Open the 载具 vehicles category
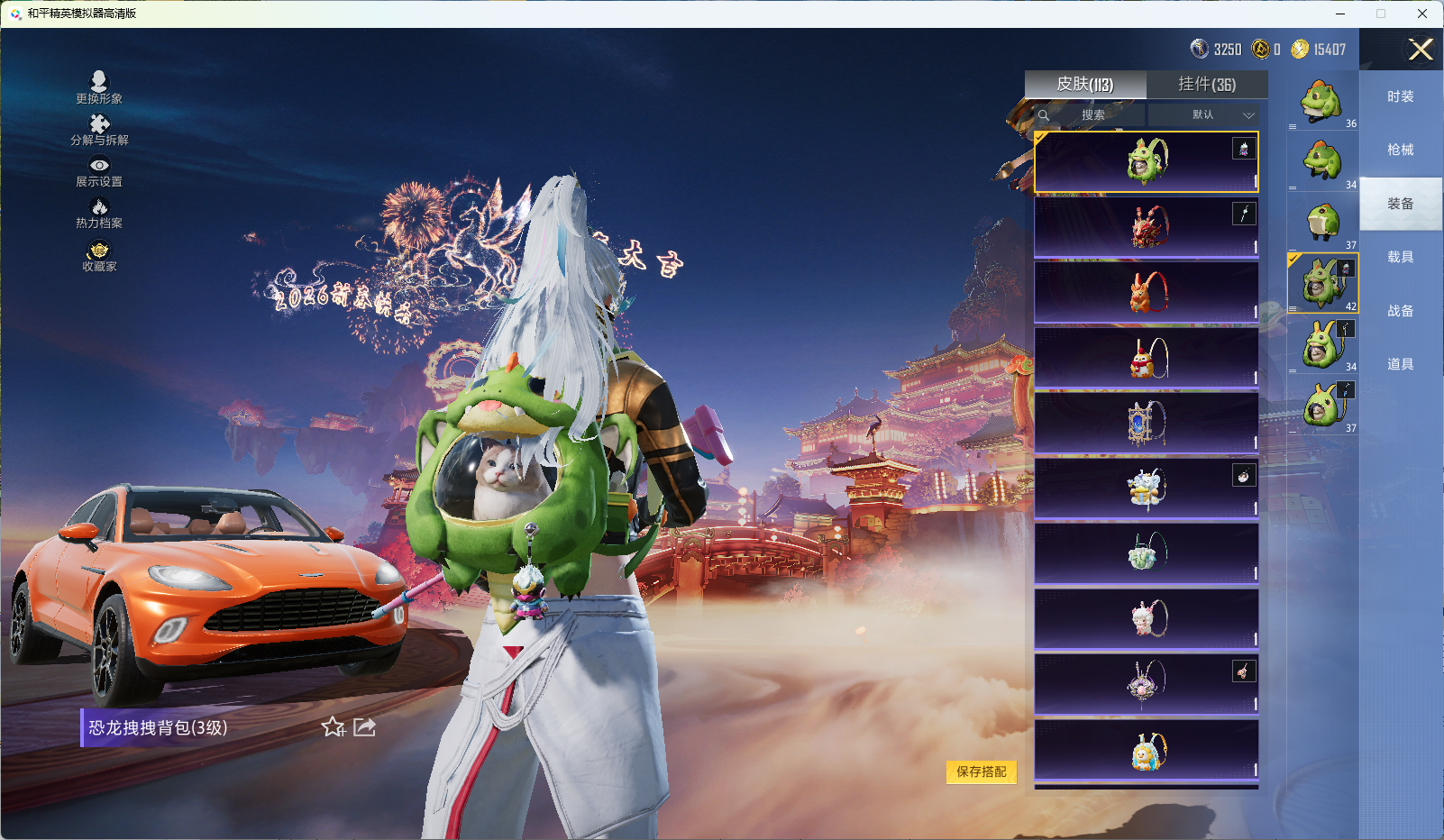The width and height of the screenshot is (1444, 840). 1401,257
